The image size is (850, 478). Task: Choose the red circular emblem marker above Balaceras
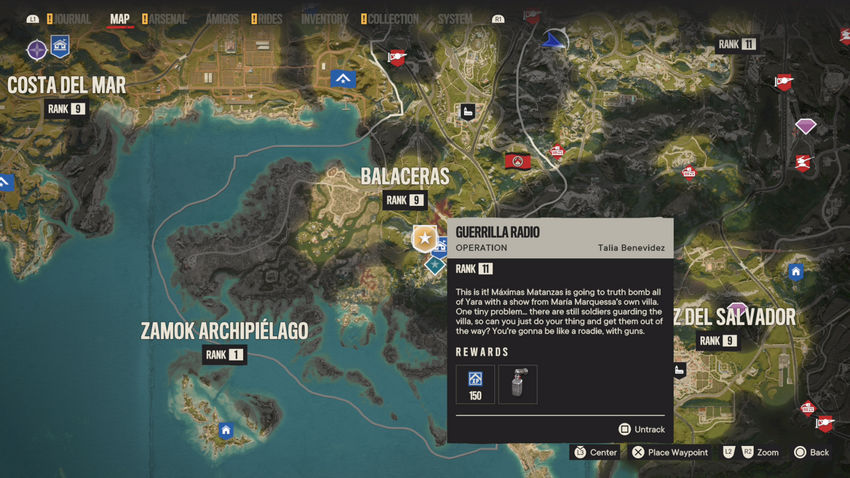point(517,160)
